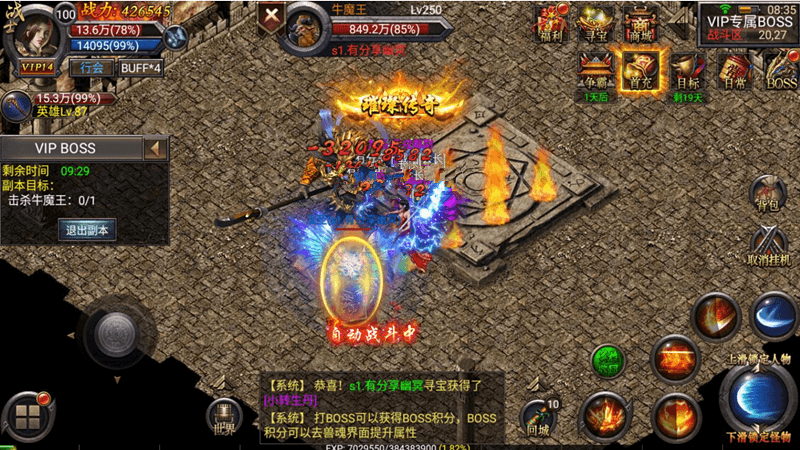Screen dimensions: 800x450
Task: Show the BUFF*4 list
Action: [x=140, y=68]
